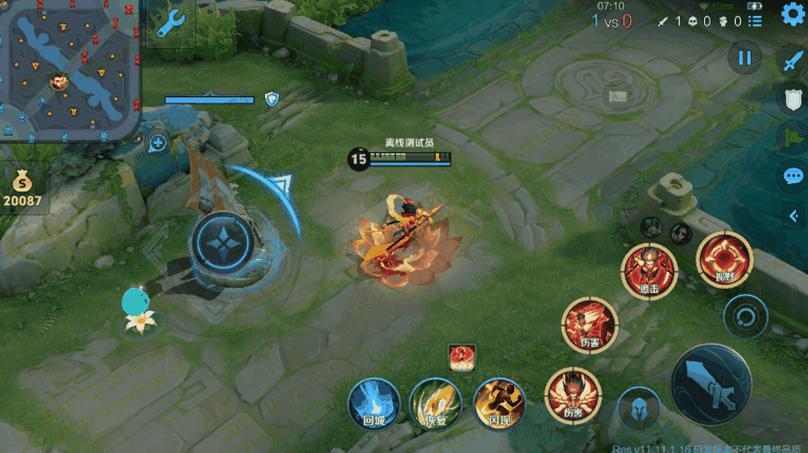The height and width of the screenshot is (453, 808).
Task: Send the attack signal with the sword icon
Action: (x=792, y=59)
